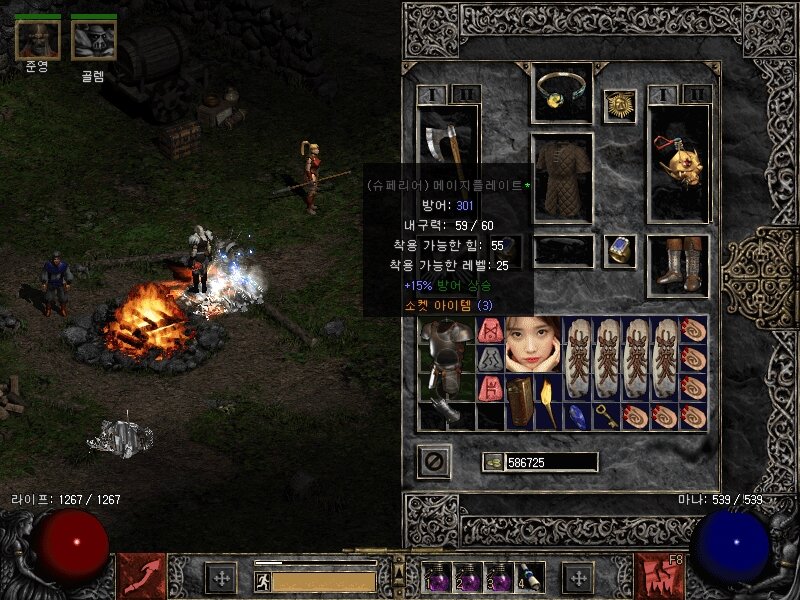
Task: Click the gold coin button
Action: (492, 462)
